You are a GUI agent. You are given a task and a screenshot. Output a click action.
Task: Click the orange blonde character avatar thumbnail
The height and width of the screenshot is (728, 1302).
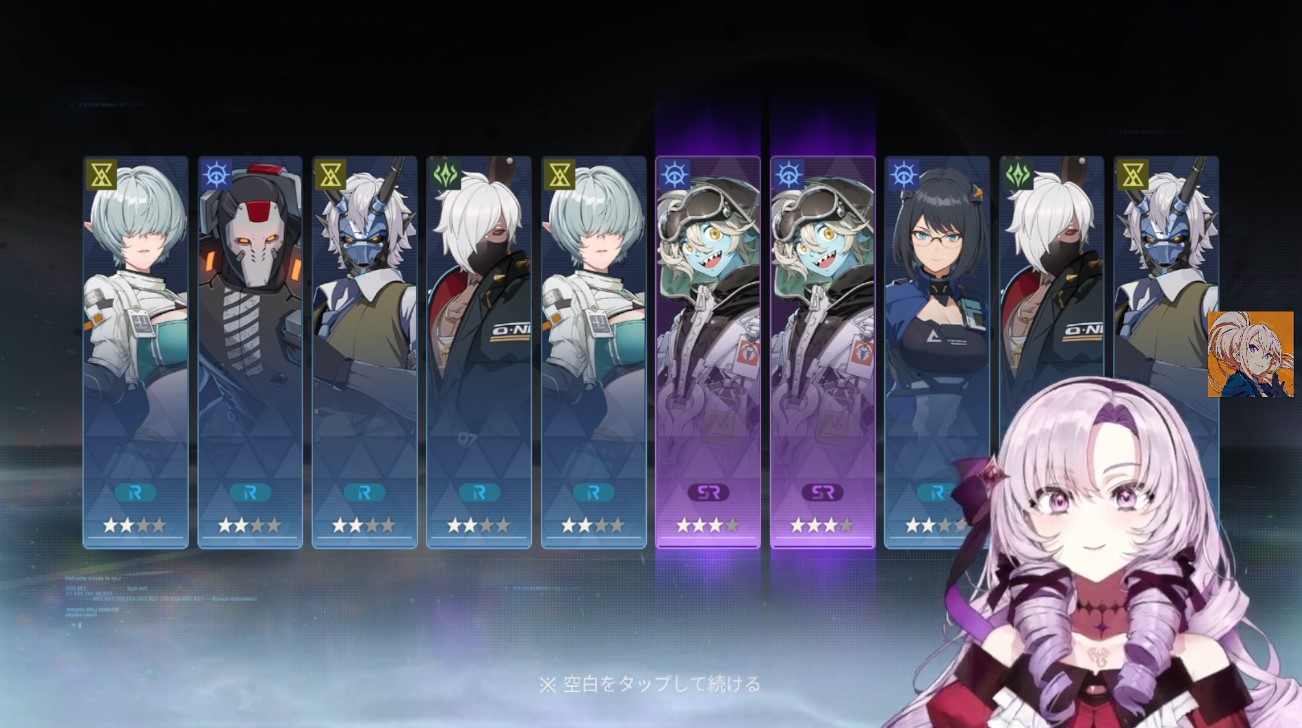pos(1250,354)
